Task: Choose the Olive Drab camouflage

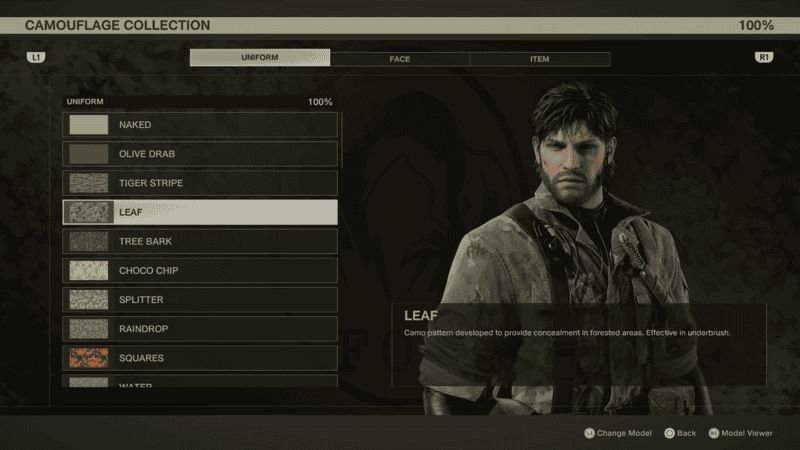Action: tap(200, 154)
